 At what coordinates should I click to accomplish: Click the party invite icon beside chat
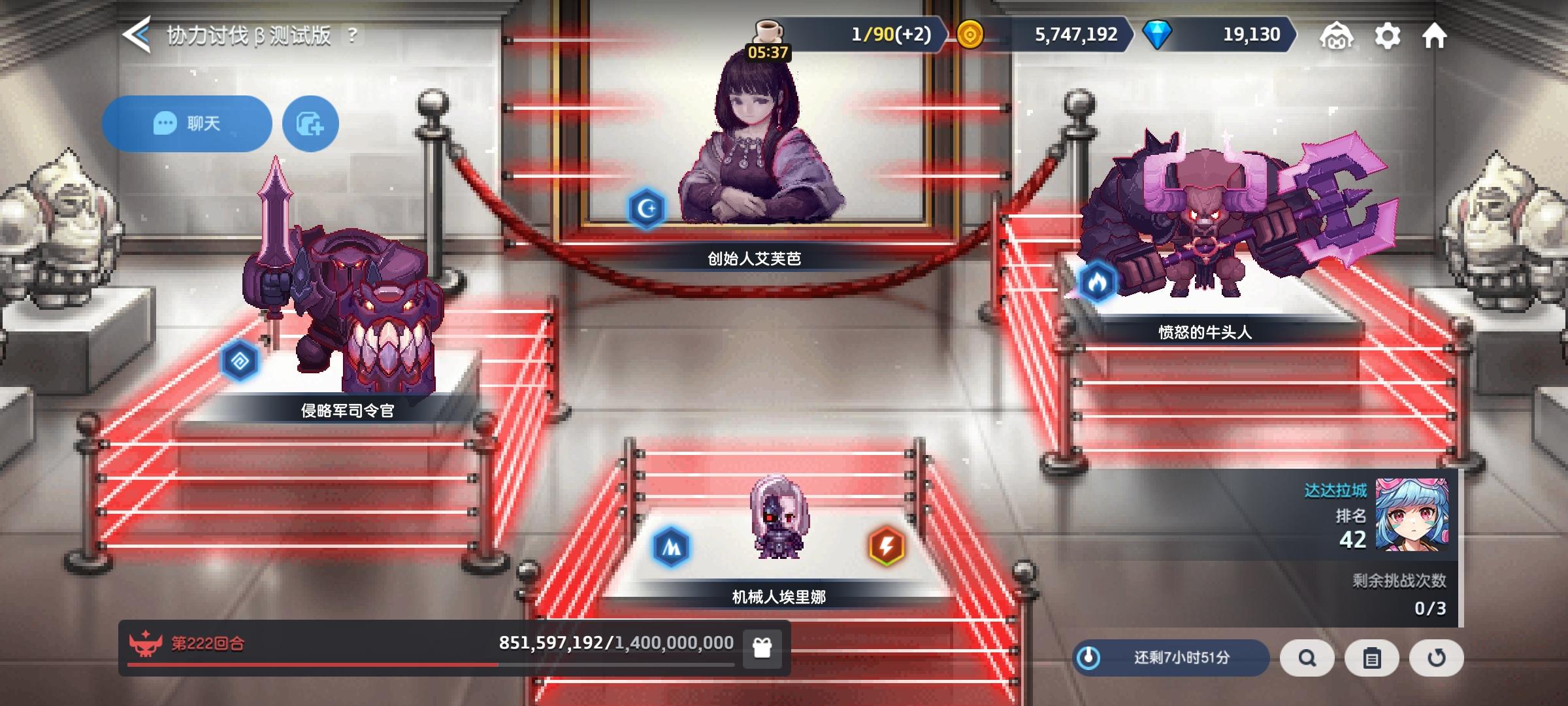309,124
